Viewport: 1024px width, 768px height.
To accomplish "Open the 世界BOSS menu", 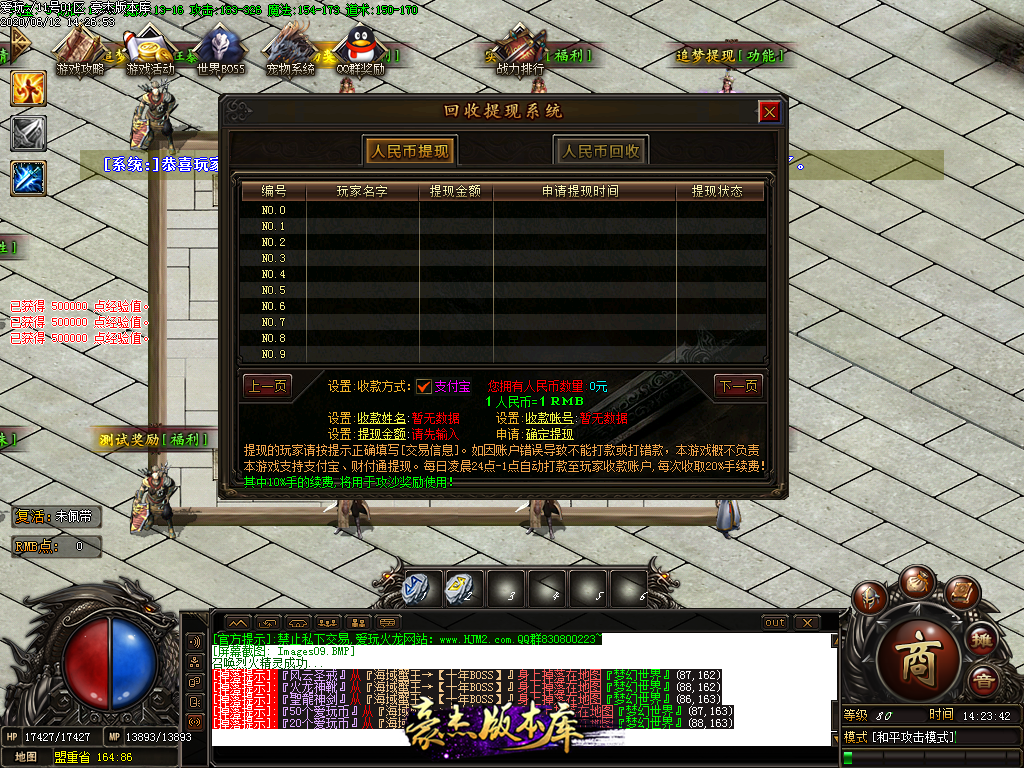I will [220, 52].
